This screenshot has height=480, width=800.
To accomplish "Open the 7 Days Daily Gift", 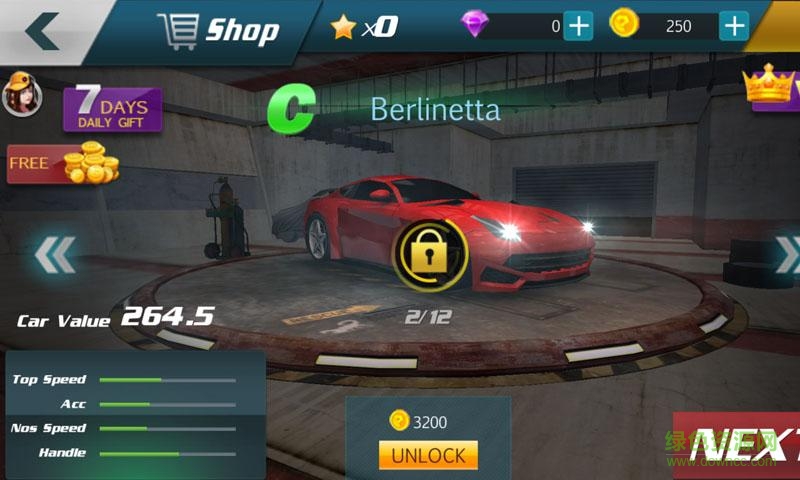I will tap(112, 110).
